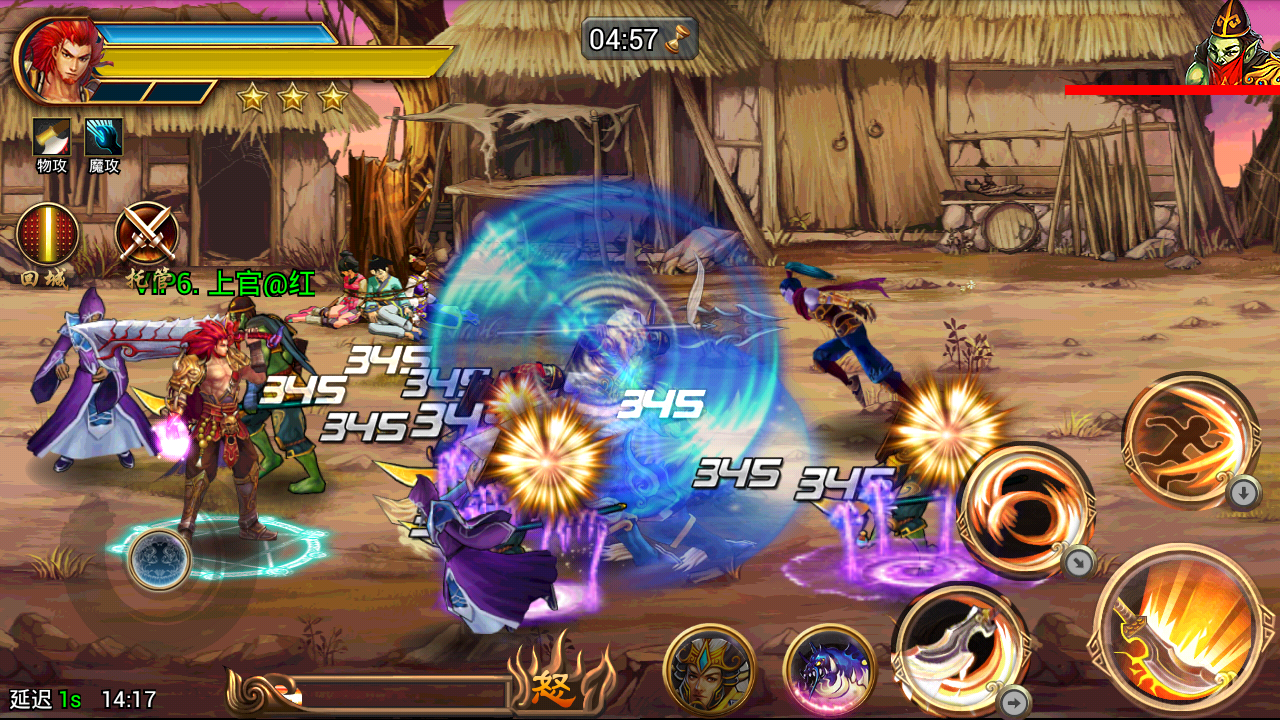Tap the 回城 return-to-town button
The image size is (1280, 720).
click(x=47, y=236)
